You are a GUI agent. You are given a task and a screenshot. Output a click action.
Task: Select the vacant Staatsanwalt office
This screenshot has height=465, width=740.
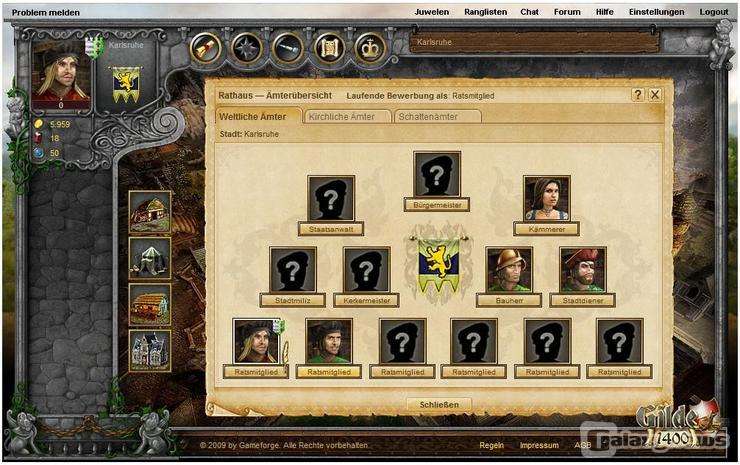coord(331,199)
